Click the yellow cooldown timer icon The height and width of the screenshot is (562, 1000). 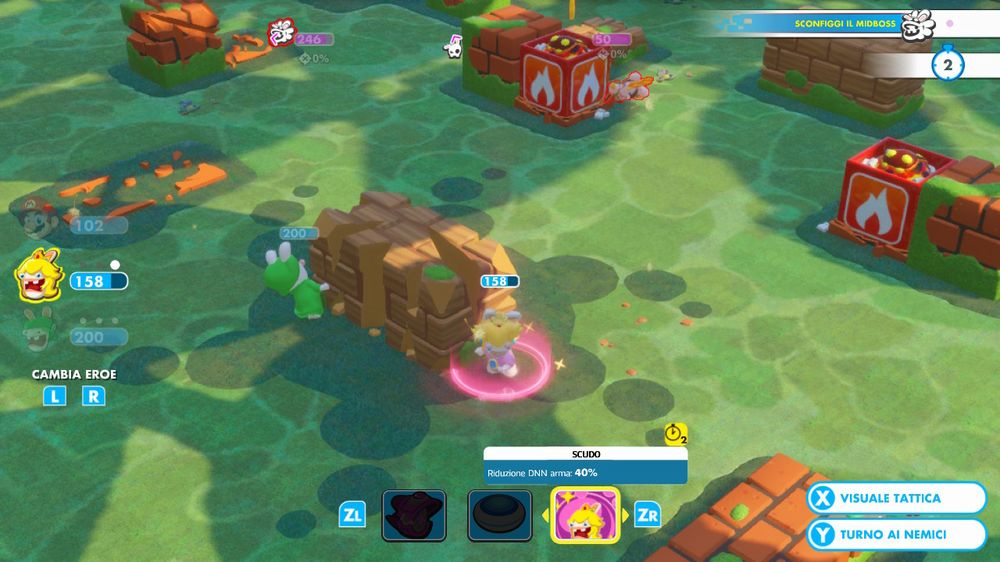[676, 435]
